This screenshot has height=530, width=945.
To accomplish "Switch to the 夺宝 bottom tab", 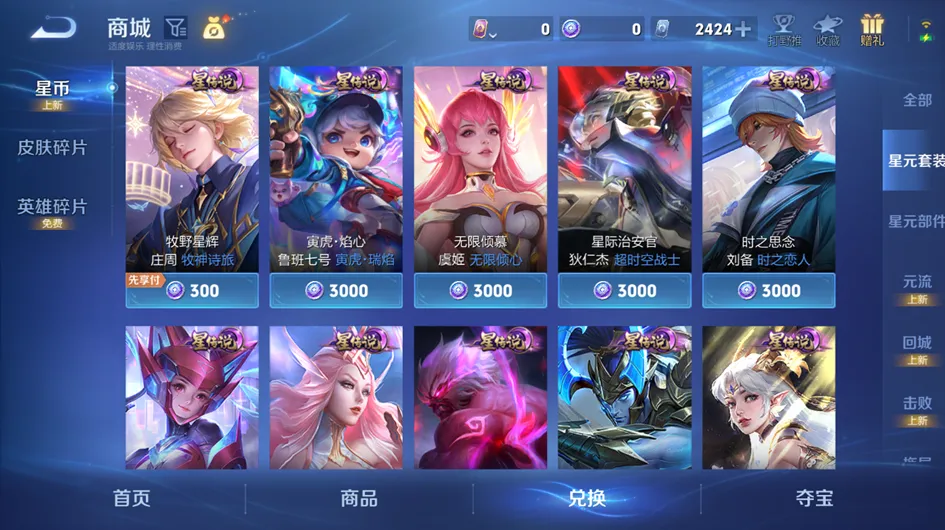I will pos(814,498).
